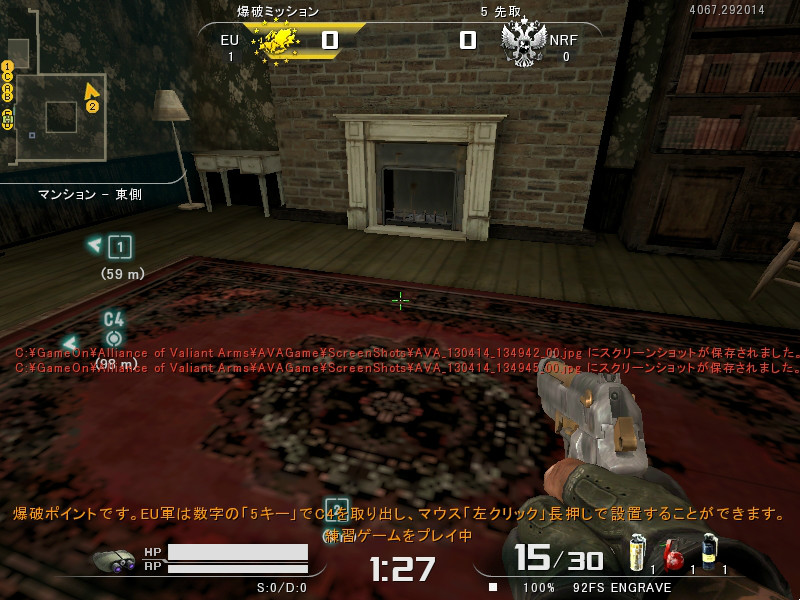Image resolution: width=800 pixels, height=600 pixels.
Task: Click the night vision goggles icon
Action: 115,562
